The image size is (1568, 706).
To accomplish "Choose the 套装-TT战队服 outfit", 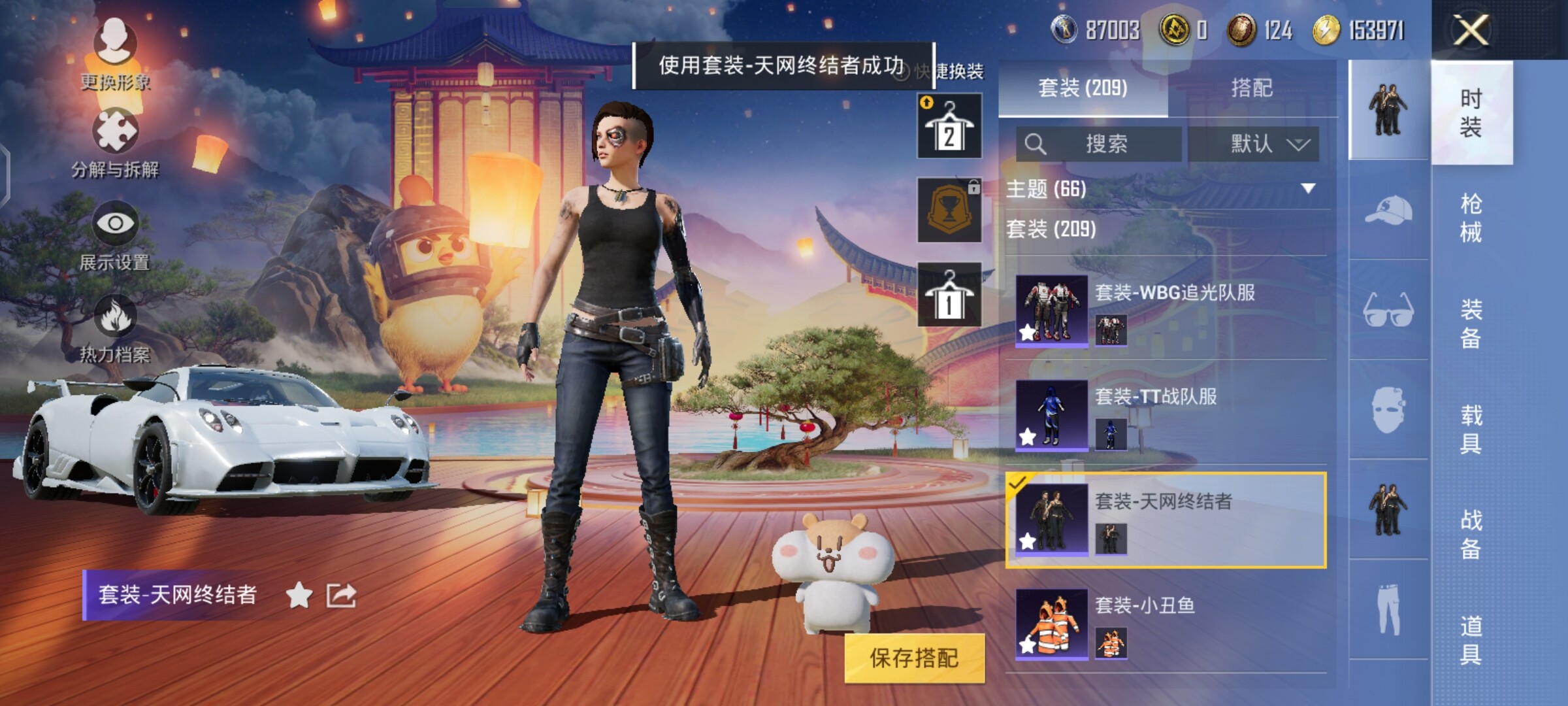I will coord(1166,414).
